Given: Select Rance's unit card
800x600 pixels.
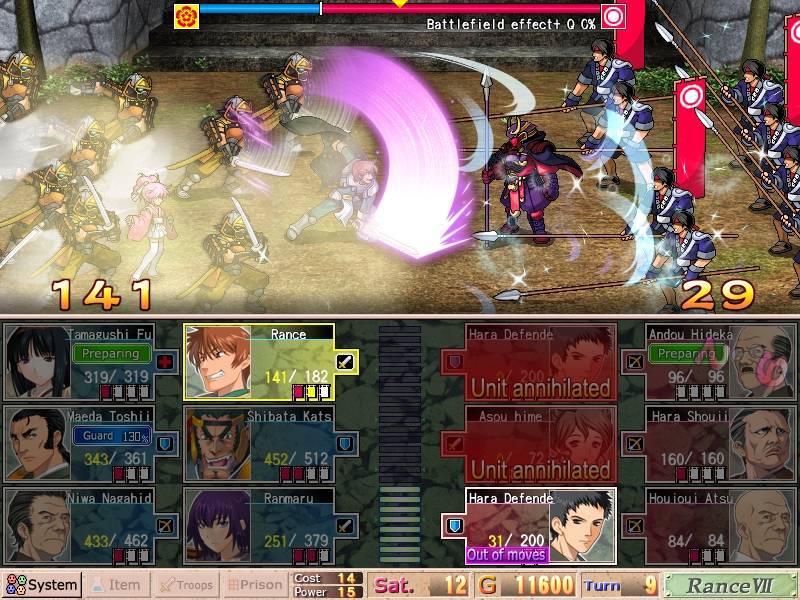Looking at the screenshot, I should (x=271, y=362).
